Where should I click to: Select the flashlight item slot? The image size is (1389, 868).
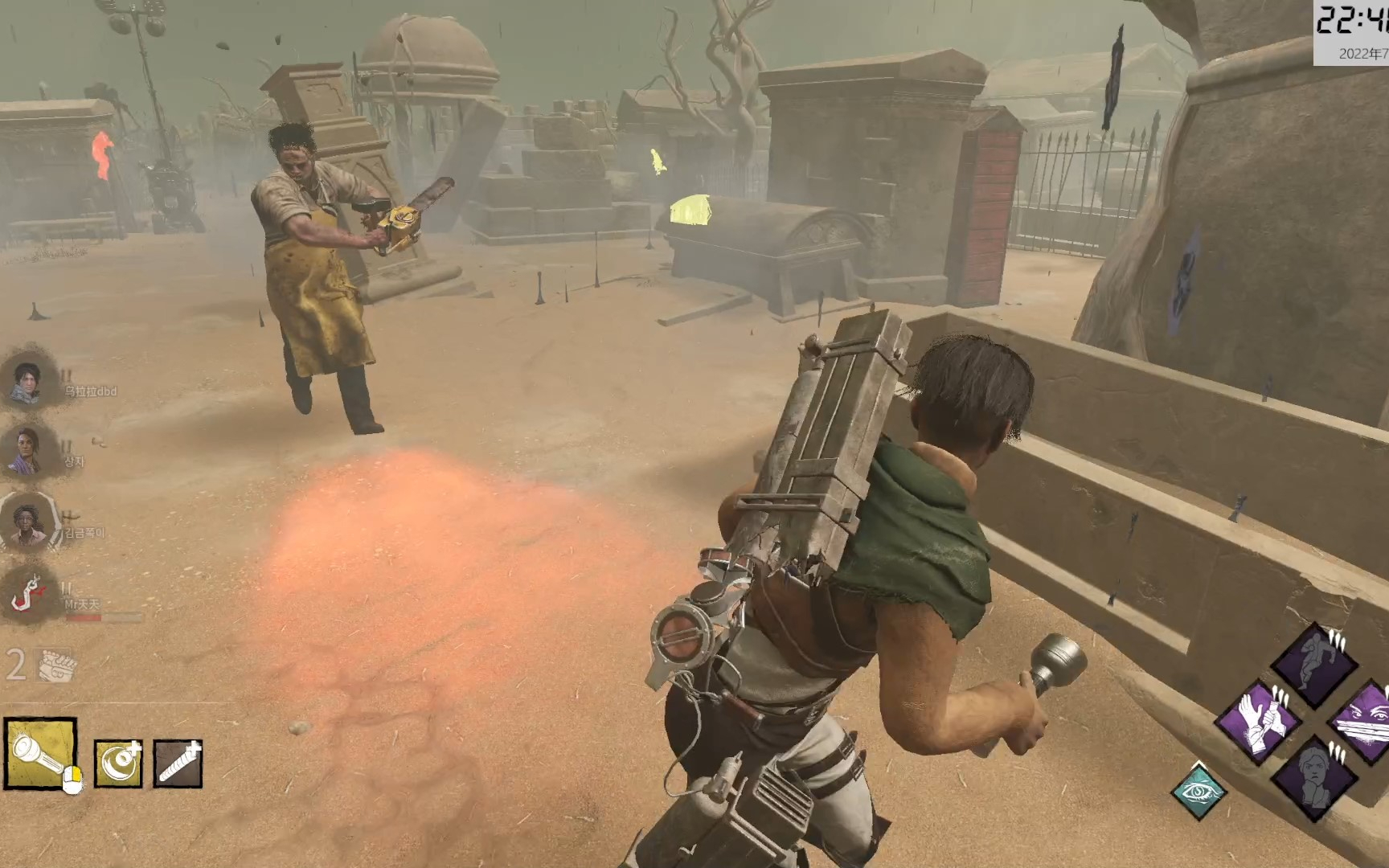(40, 755)
